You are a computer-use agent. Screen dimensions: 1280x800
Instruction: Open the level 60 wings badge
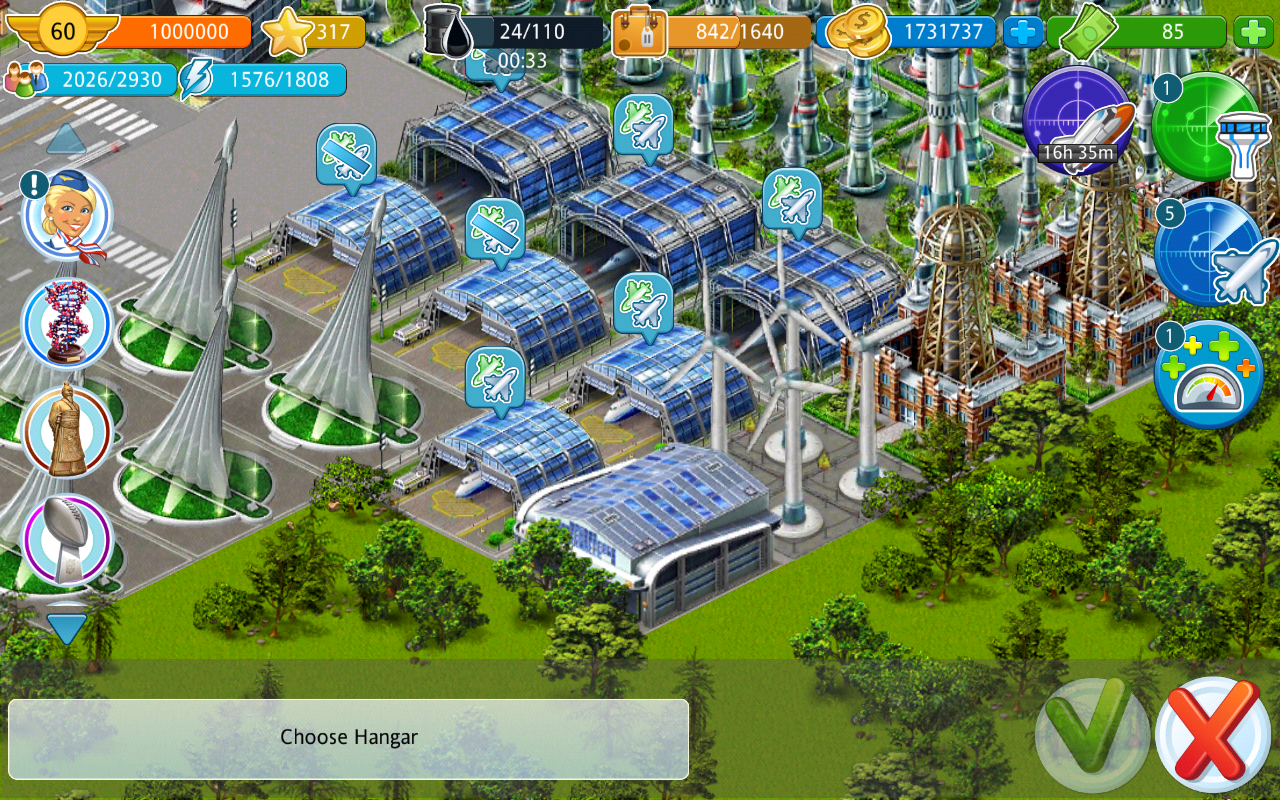62,31
